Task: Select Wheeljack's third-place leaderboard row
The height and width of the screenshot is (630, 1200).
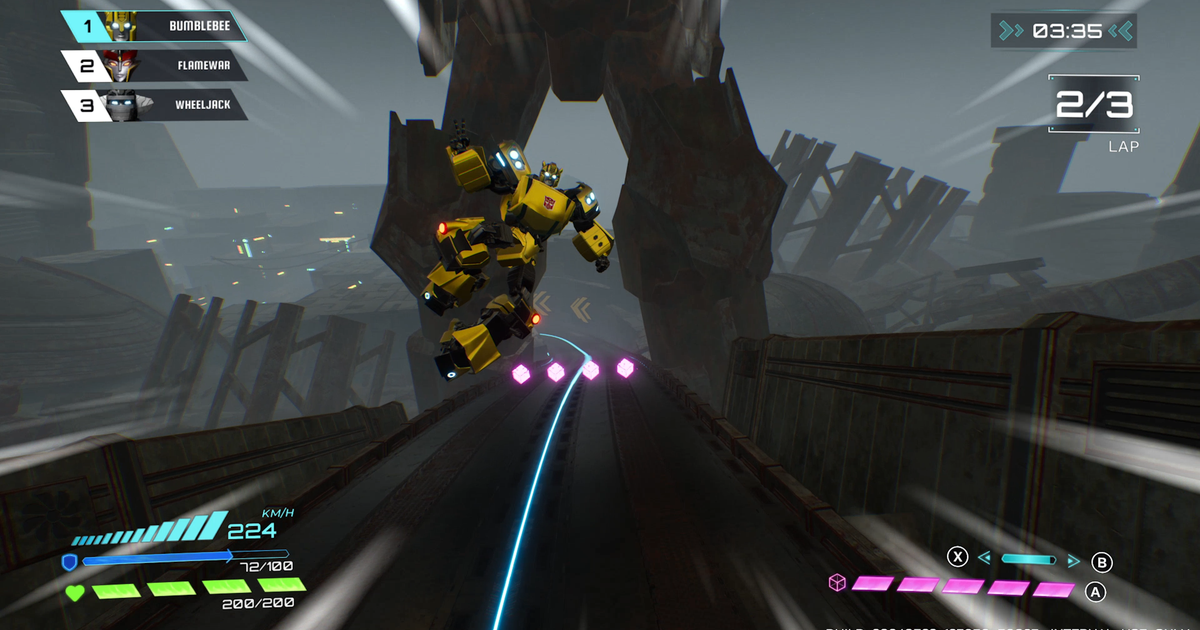Action: tap(155, 105)
